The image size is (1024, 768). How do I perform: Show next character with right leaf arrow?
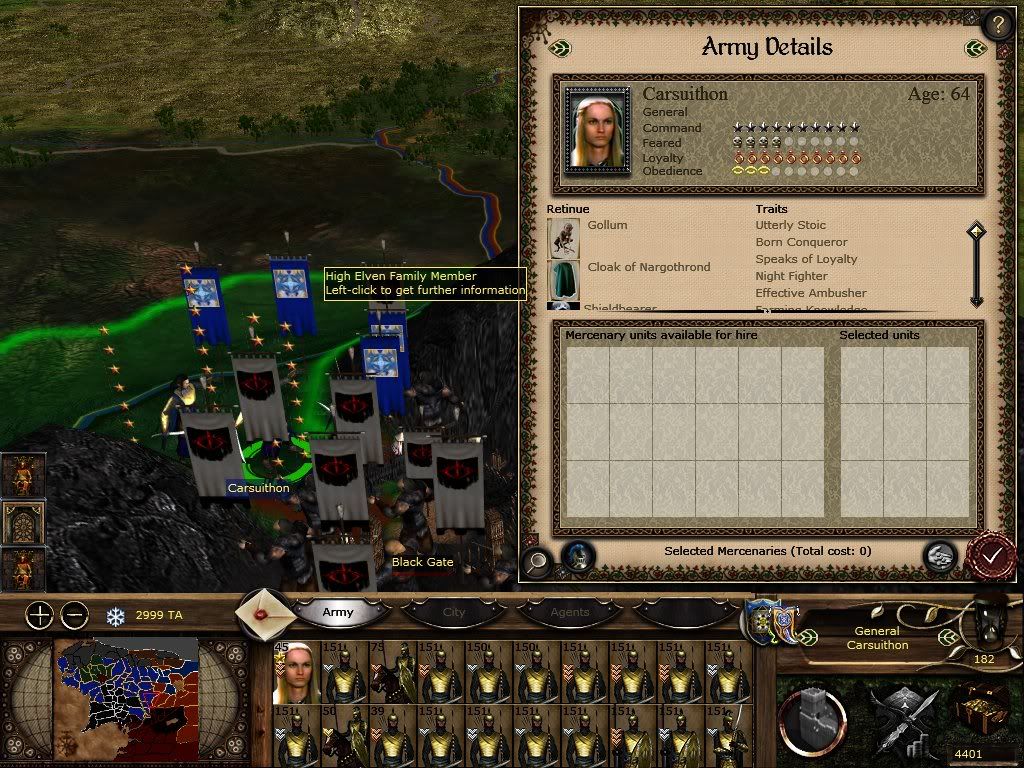pos(974,48)
